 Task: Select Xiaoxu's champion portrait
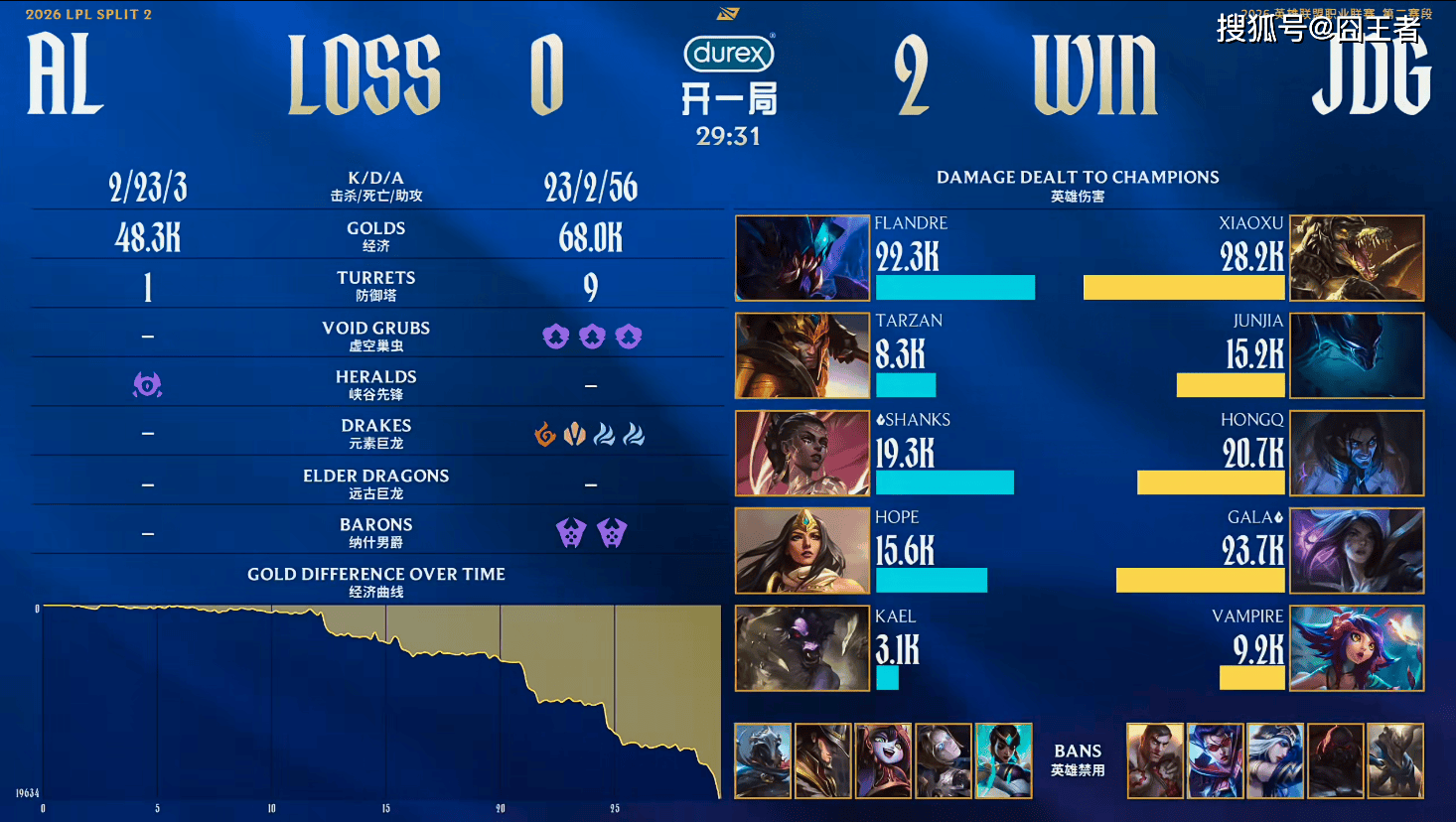(1357, 258)
